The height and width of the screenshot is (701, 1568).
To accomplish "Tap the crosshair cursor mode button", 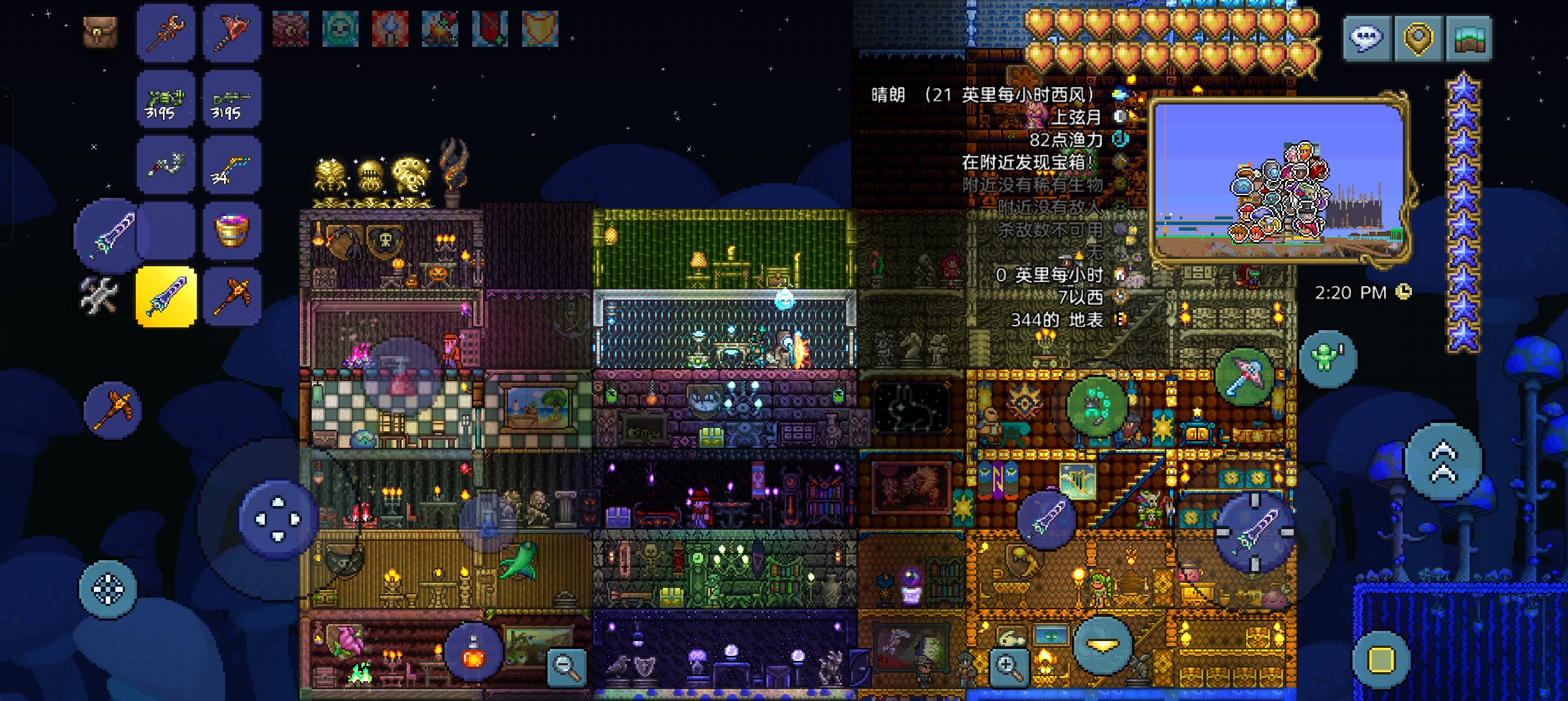I will pyautogui.click(x=107, y=589).
